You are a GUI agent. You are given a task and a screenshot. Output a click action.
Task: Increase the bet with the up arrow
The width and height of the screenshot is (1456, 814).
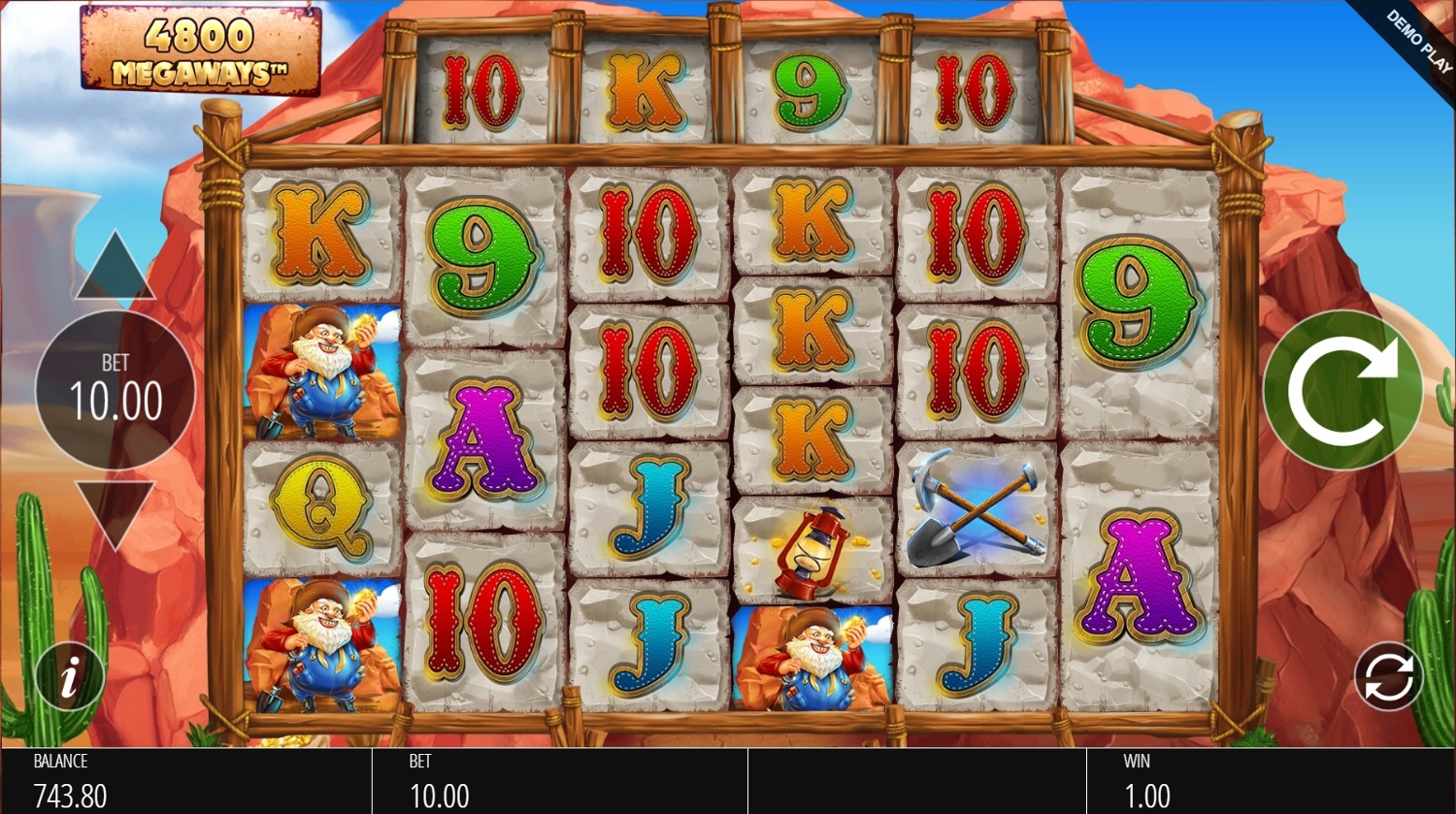point(115,267)
